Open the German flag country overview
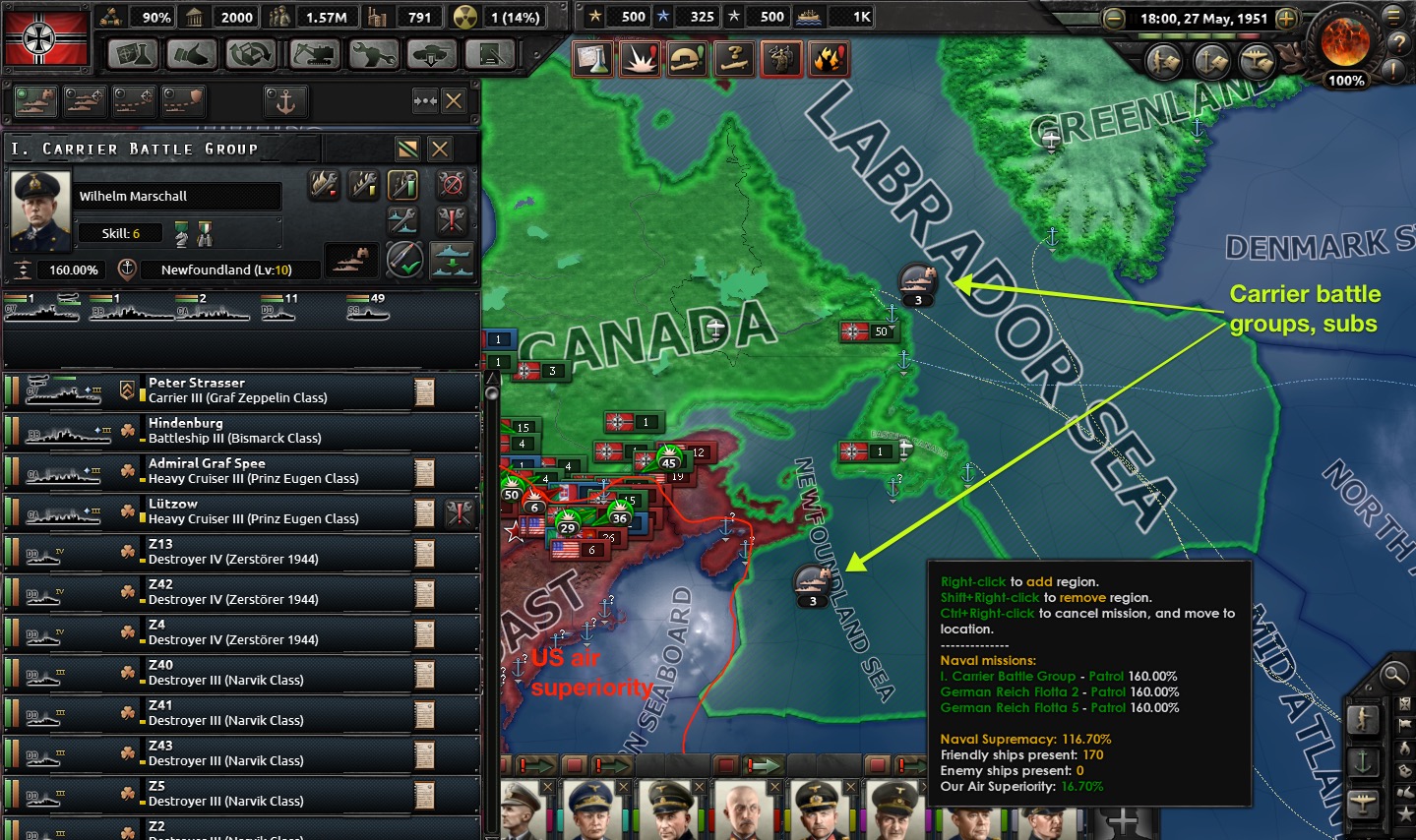The image size is (1416, 840). [46, 37]
